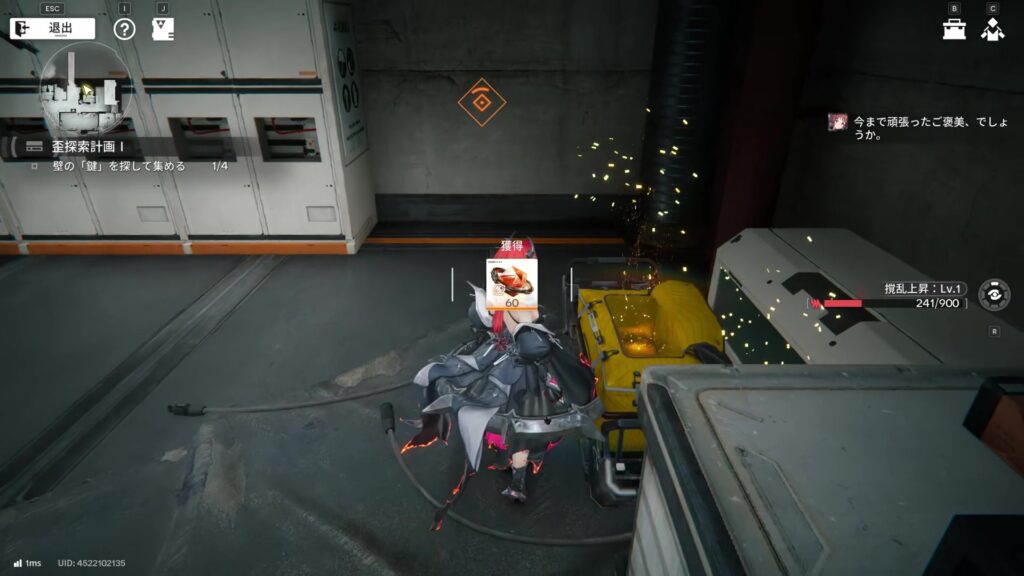
Task: Open the mission log icon beside help
Action: tap(162, 29)
